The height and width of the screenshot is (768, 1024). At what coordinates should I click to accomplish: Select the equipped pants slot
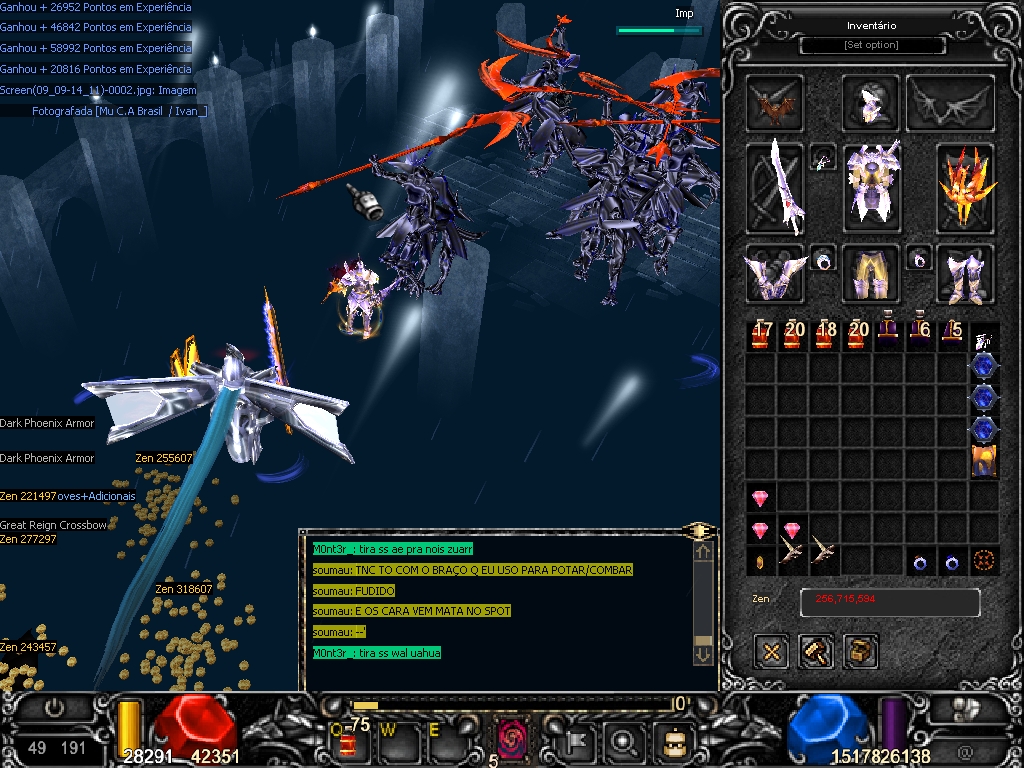pos(871,274)
